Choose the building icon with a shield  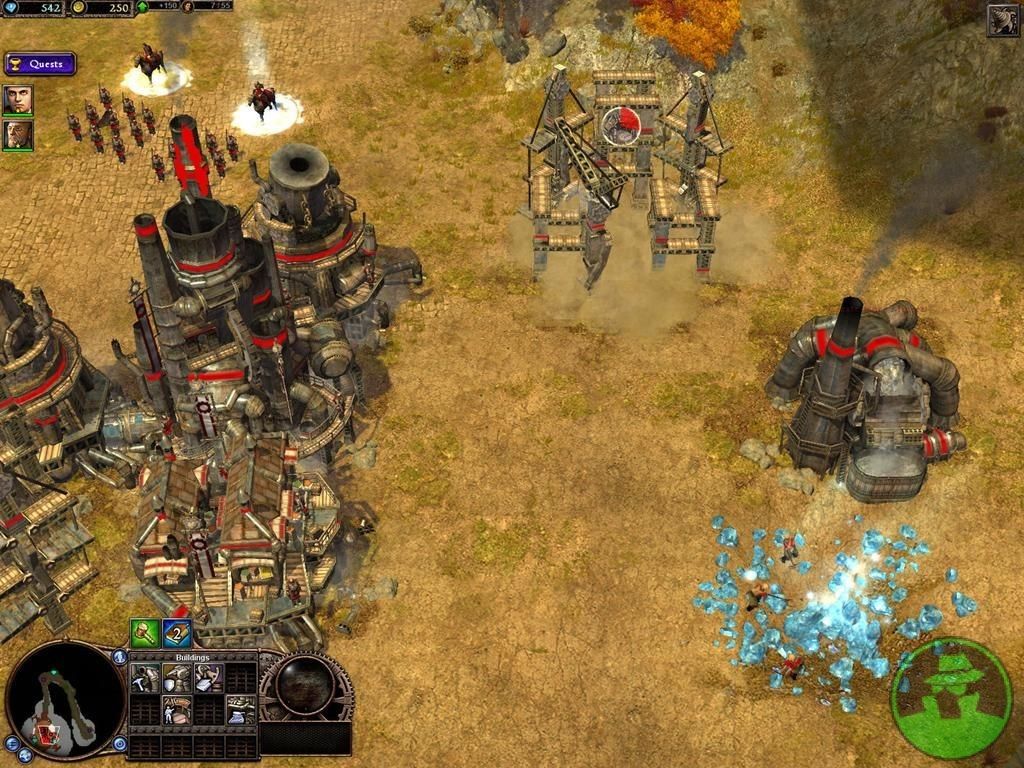click(x=176, y=679)
